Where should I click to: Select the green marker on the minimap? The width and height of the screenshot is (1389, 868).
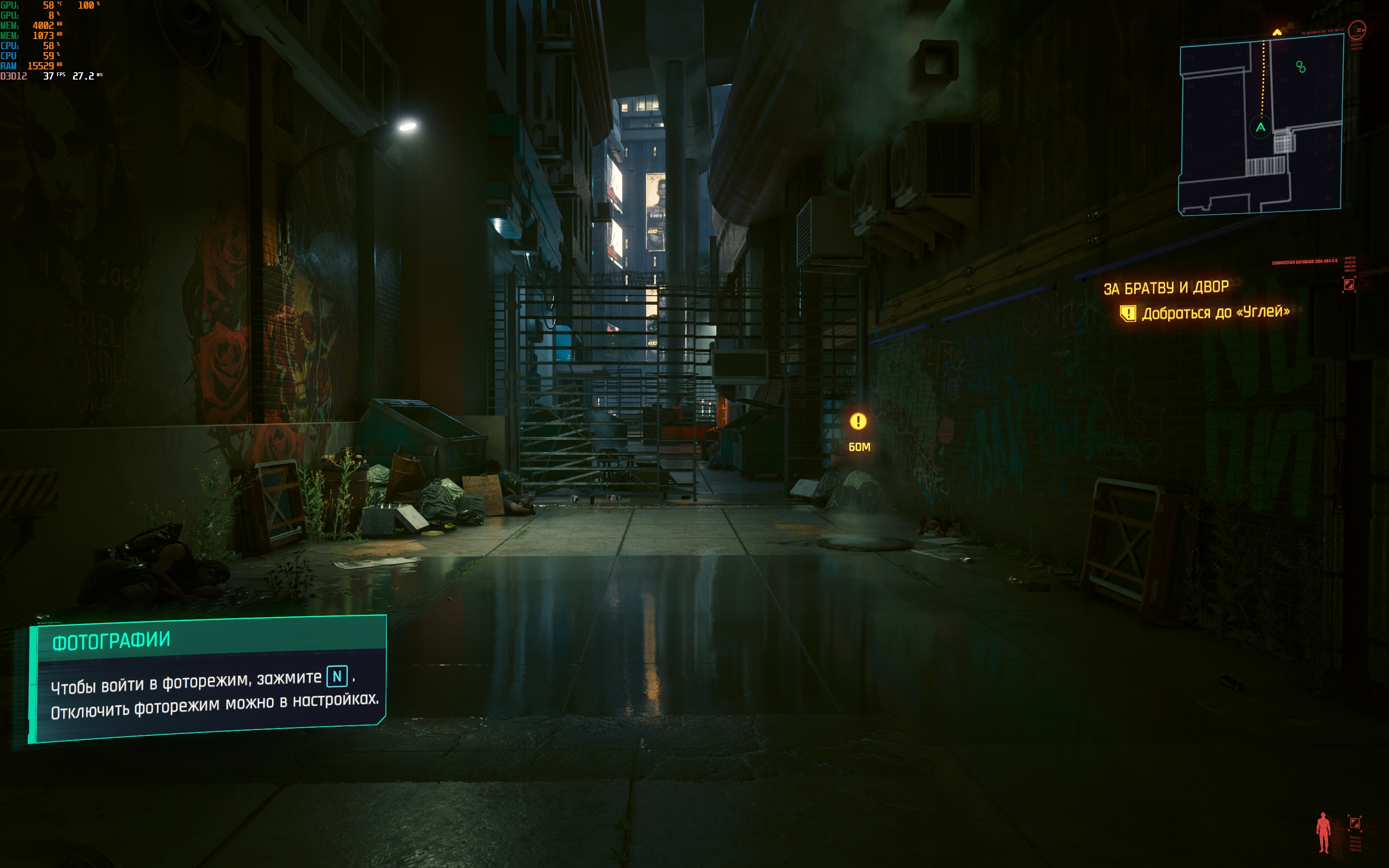[x=1301, y=67]
